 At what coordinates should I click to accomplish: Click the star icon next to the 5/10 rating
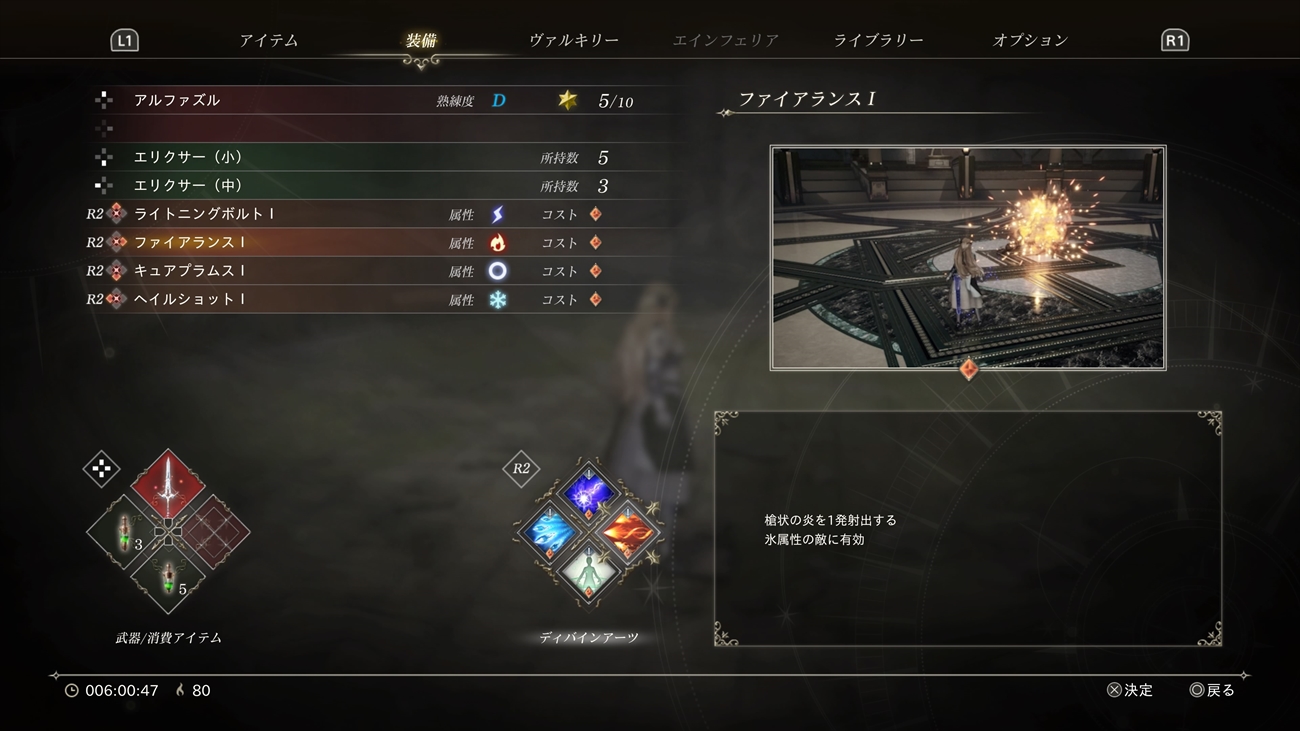point(567,98)
